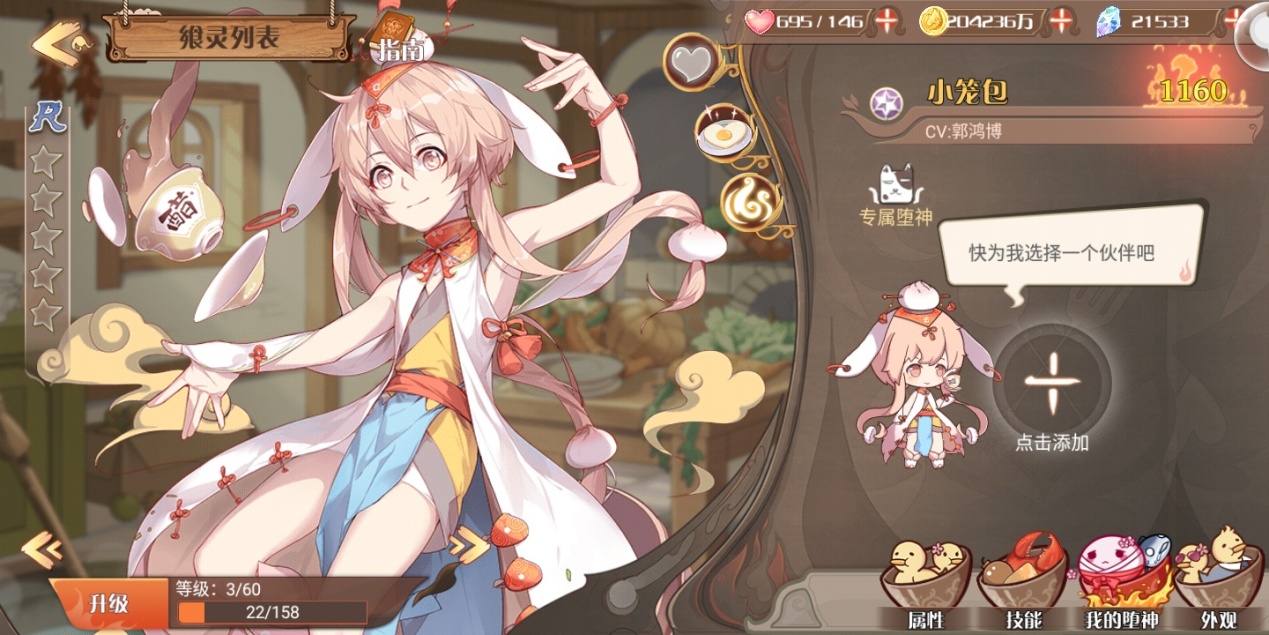
Task: Open the 飨灵列表 list sign
Action: click(229, 38)
